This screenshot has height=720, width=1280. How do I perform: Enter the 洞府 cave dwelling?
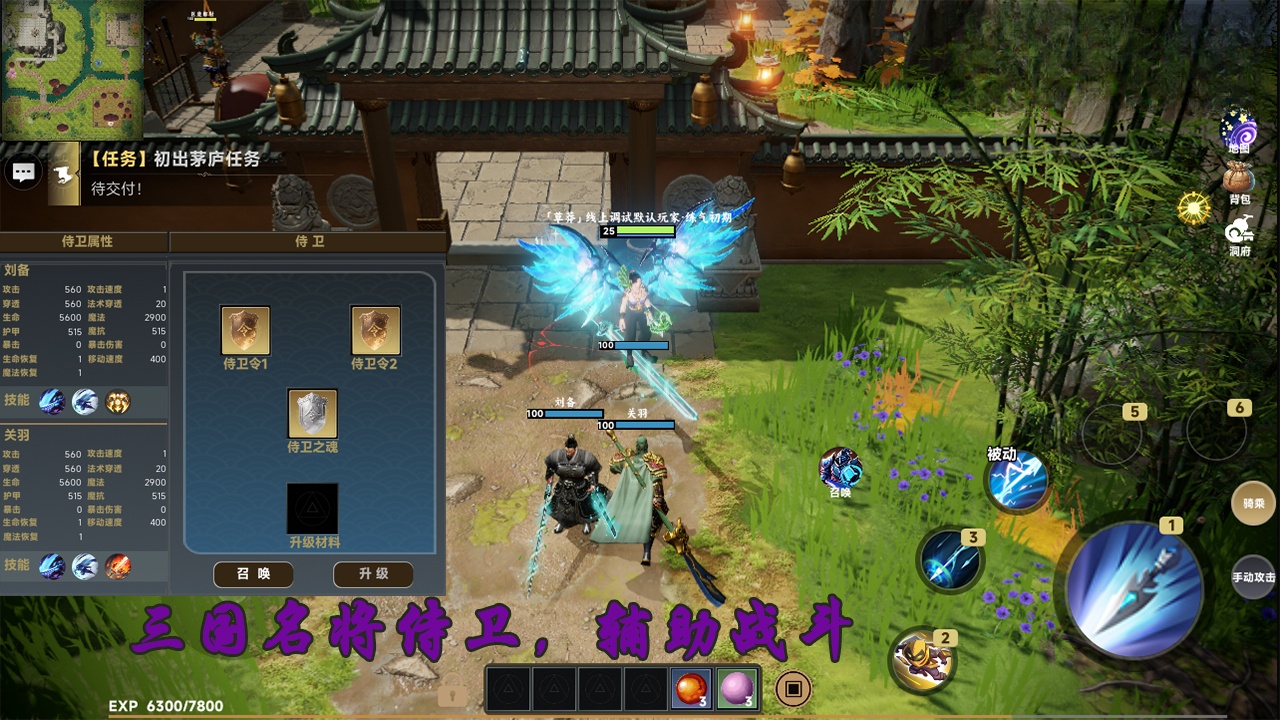pos(1239,236)
